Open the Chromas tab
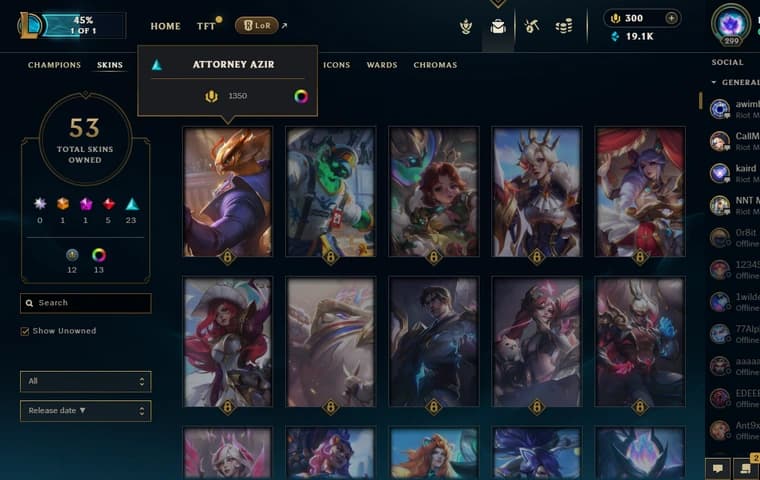 pos(435,65)
